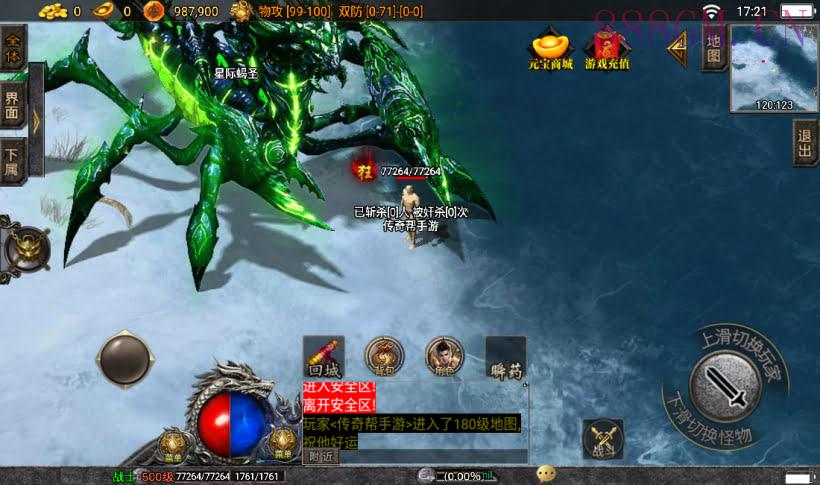Switch to the 界面 tab

coord(13,105)
